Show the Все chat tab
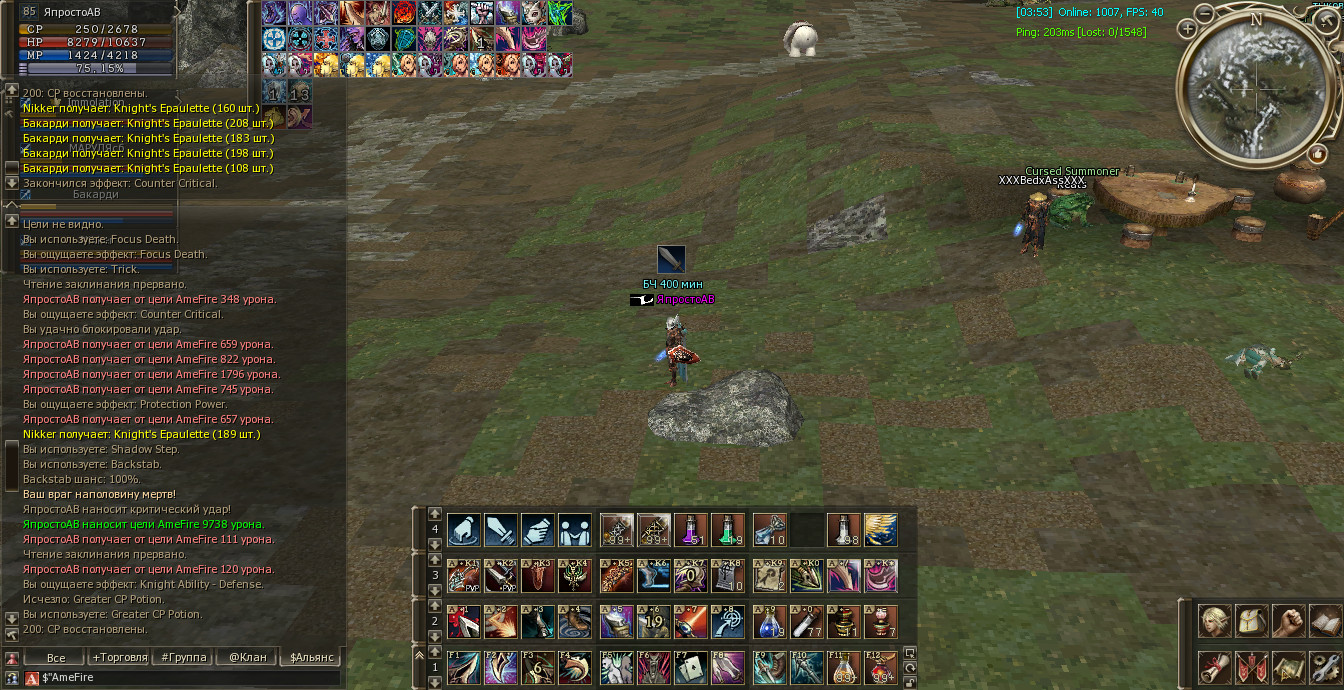This screenshot has height=690, width=1344. point(56,657)
